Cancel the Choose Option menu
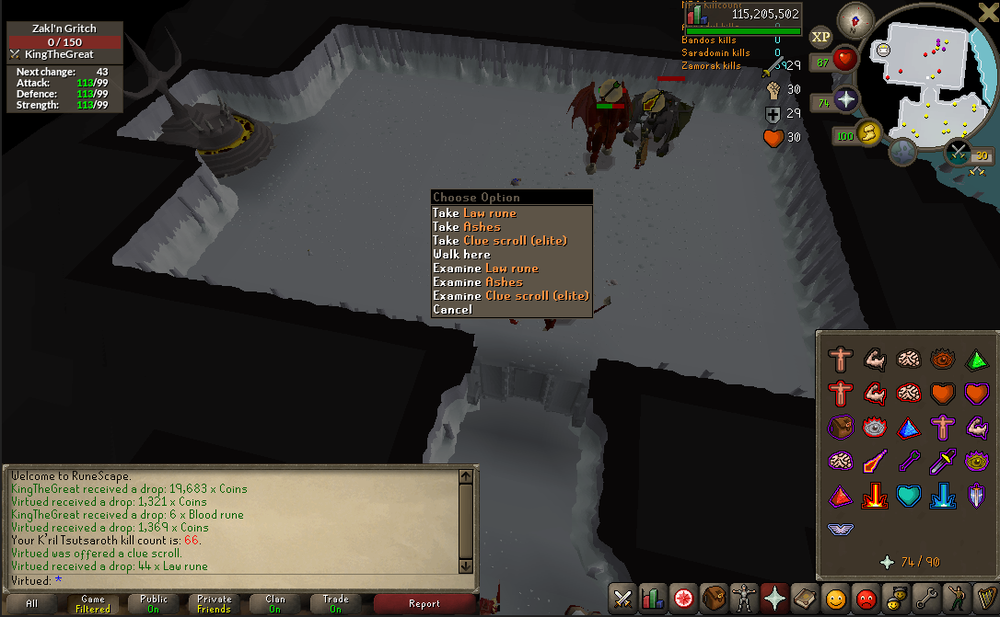This screenshot has height=617, width=1000. (452, 310)
